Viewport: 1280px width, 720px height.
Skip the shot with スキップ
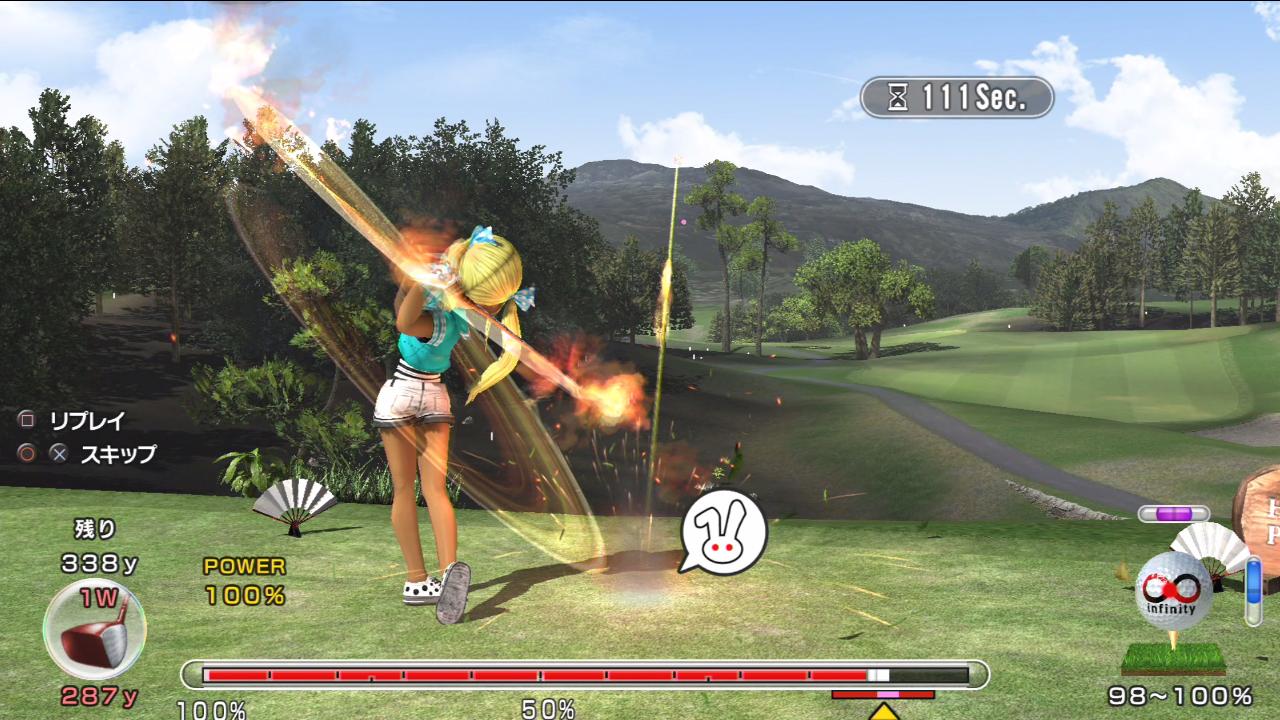tap(117, 454)
